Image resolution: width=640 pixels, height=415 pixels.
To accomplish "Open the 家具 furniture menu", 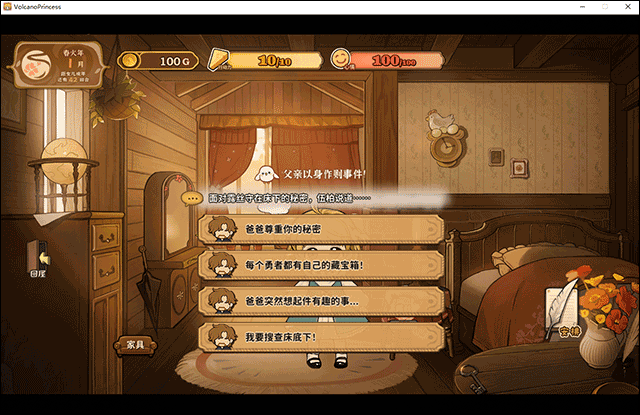I will pos(135,345).
